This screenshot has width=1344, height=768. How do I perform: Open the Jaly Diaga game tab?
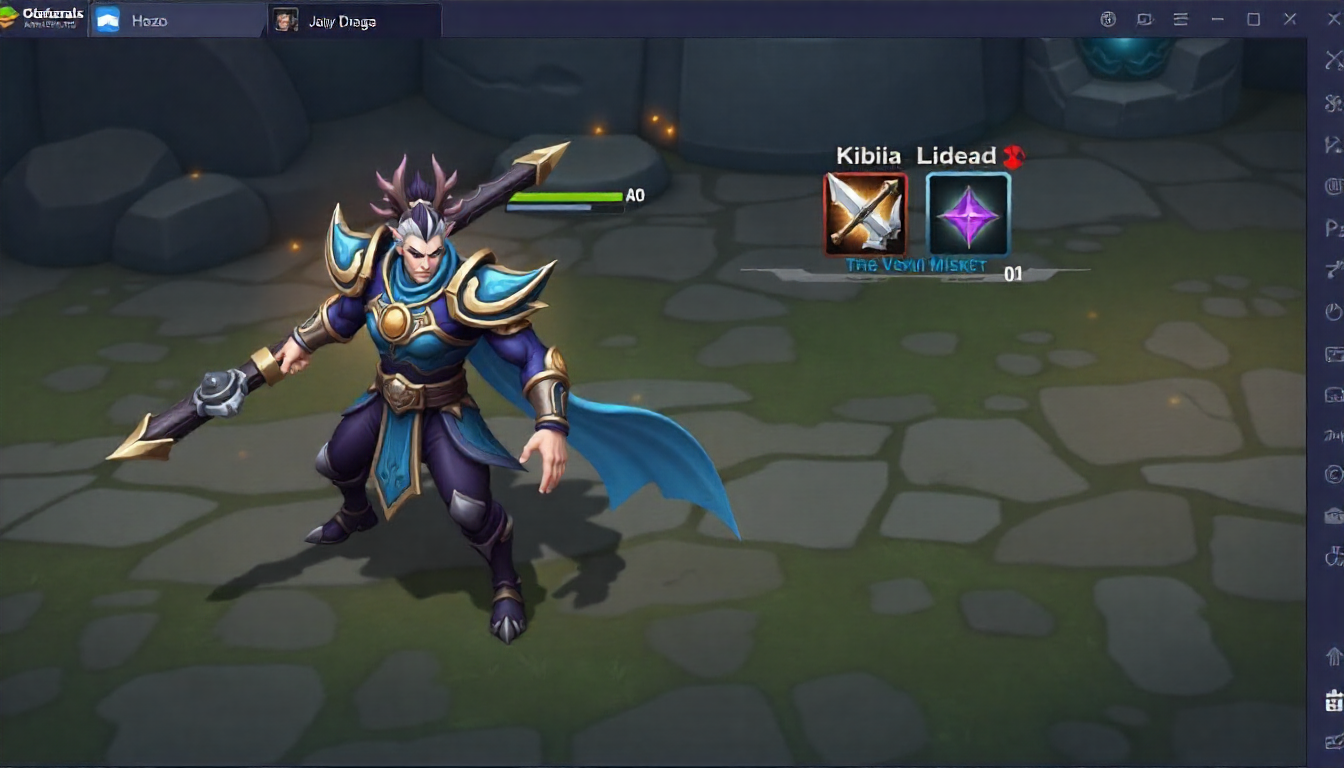coord(342,20)
